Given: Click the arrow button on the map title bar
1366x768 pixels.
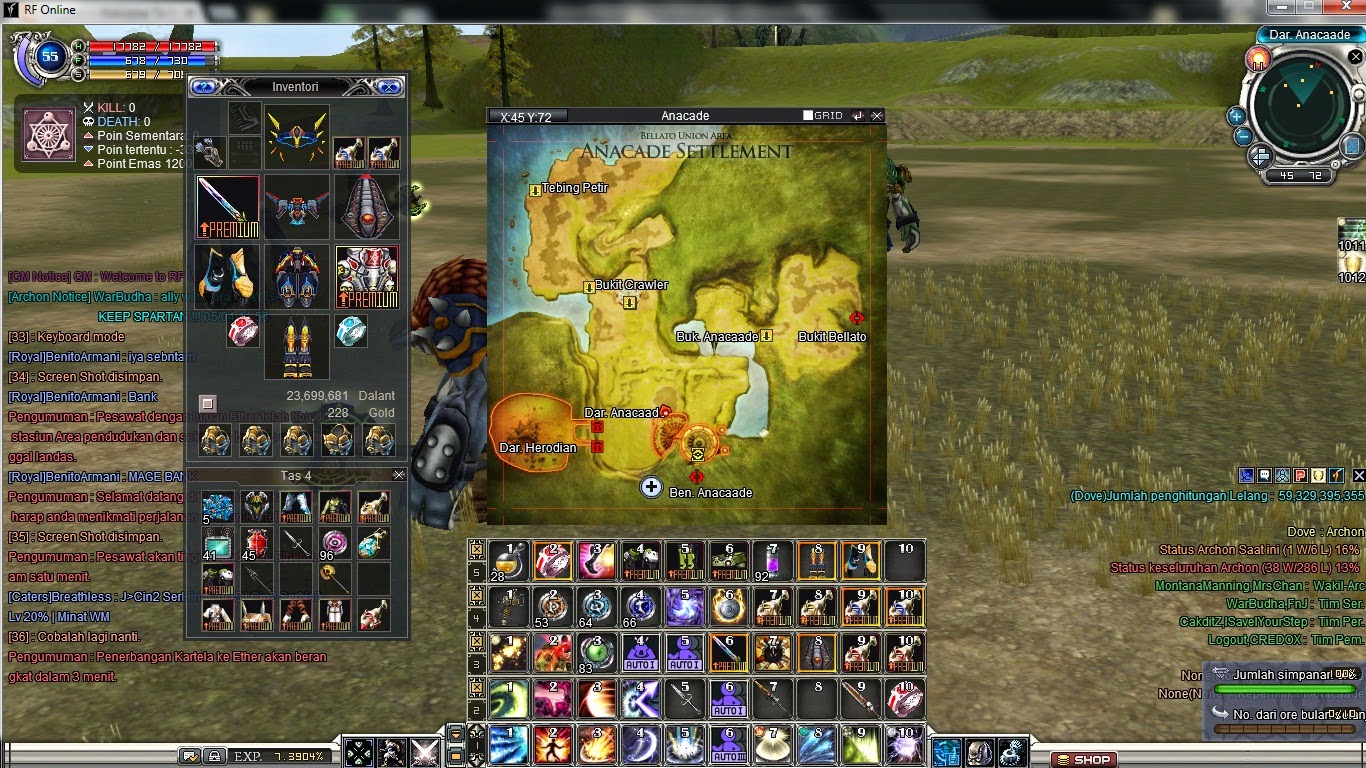Looking at the screenshot, I should point(857,115).
